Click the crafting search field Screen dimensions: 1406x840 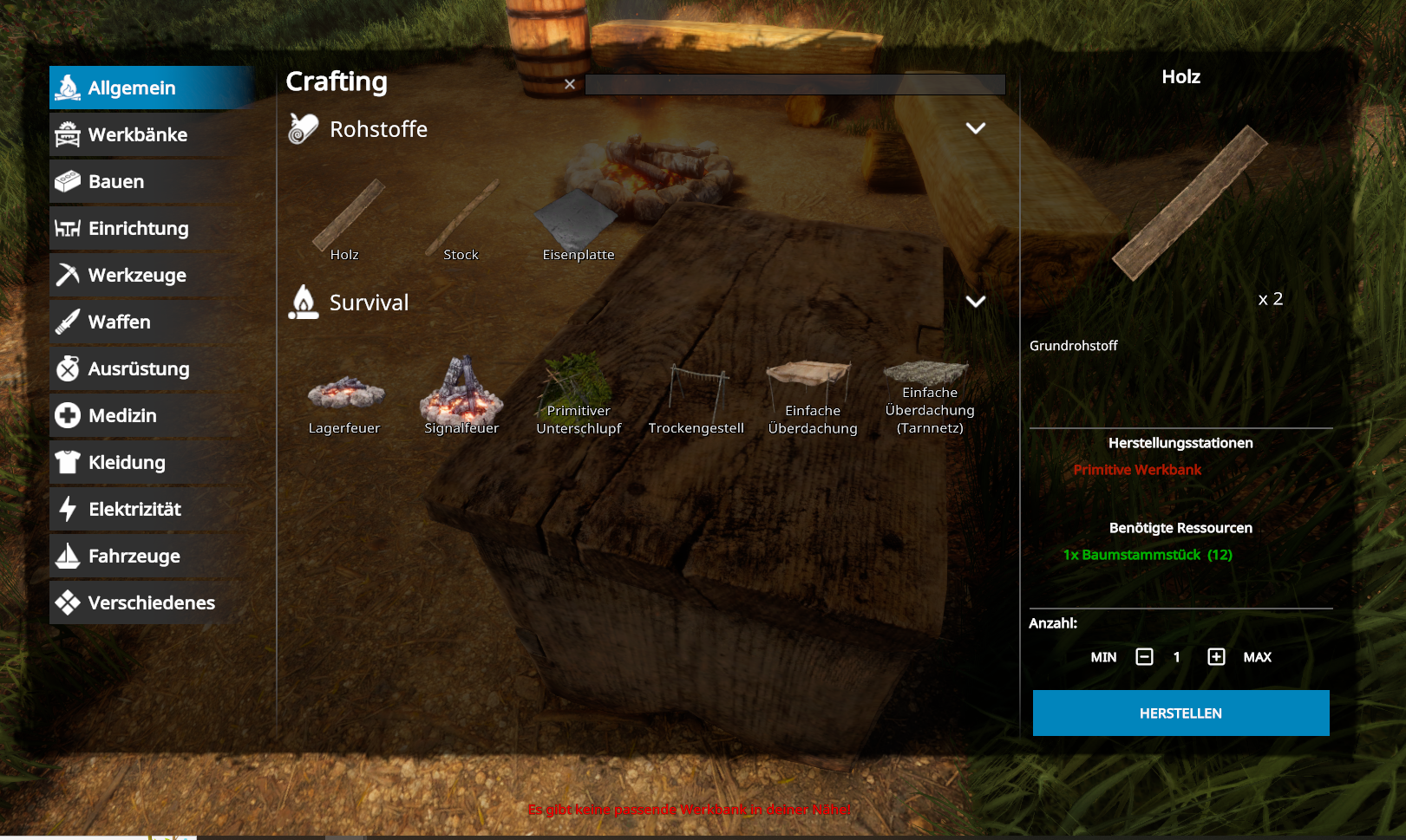coord(795,84)
